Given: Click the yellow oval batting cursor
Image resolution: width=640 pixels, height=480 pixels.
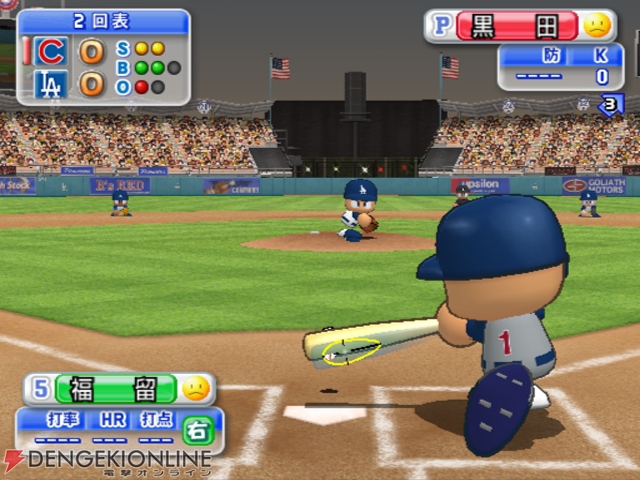Looking at the screenshot, I should click(x=351, y=351).
